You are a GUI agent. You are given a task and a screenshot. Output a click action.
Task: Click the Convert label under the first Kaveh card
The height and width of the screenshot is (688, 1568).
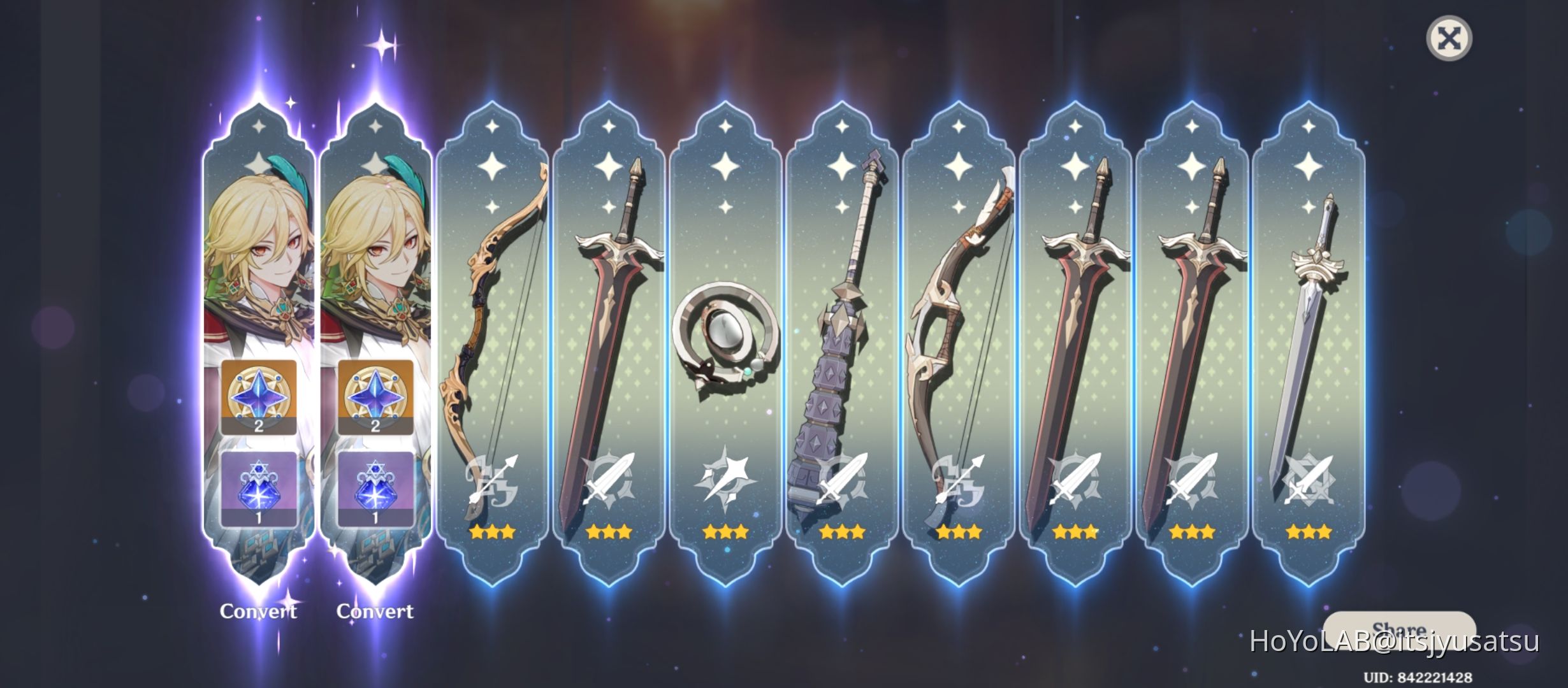click(258, 610)
